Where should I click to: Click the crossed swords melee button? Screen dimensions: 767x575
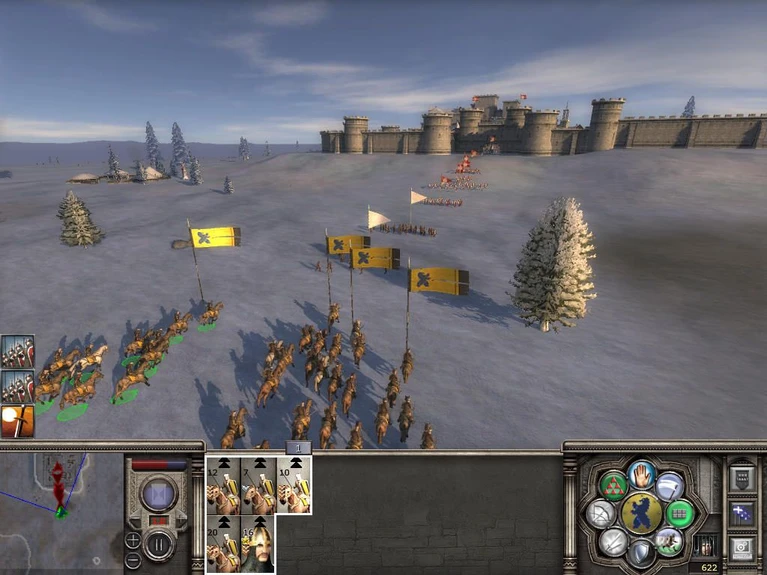[x=613, y=541]
